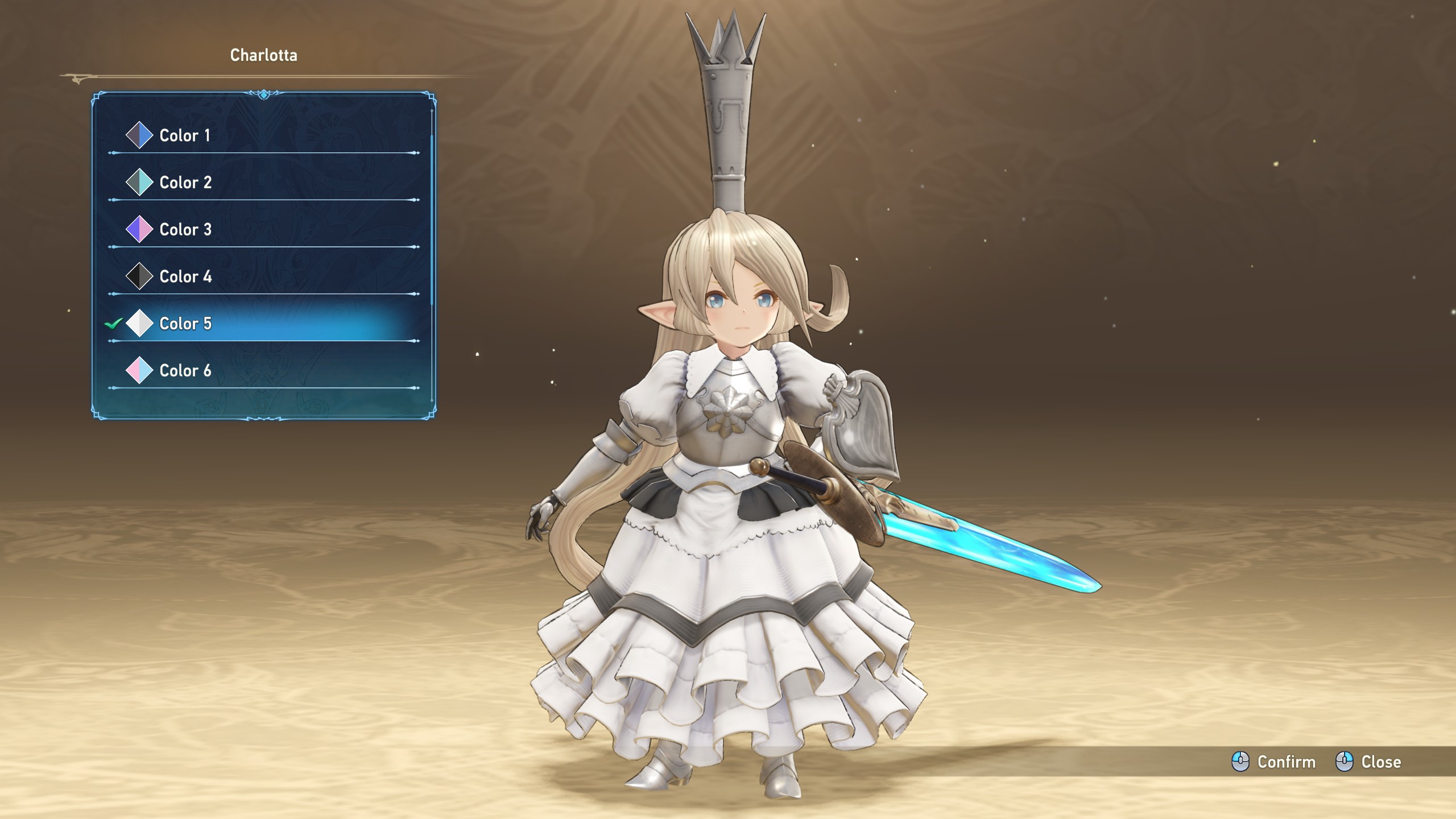The image size is (1456, 819).
Task: Confirm the color selection
Action: (1274, 762)
